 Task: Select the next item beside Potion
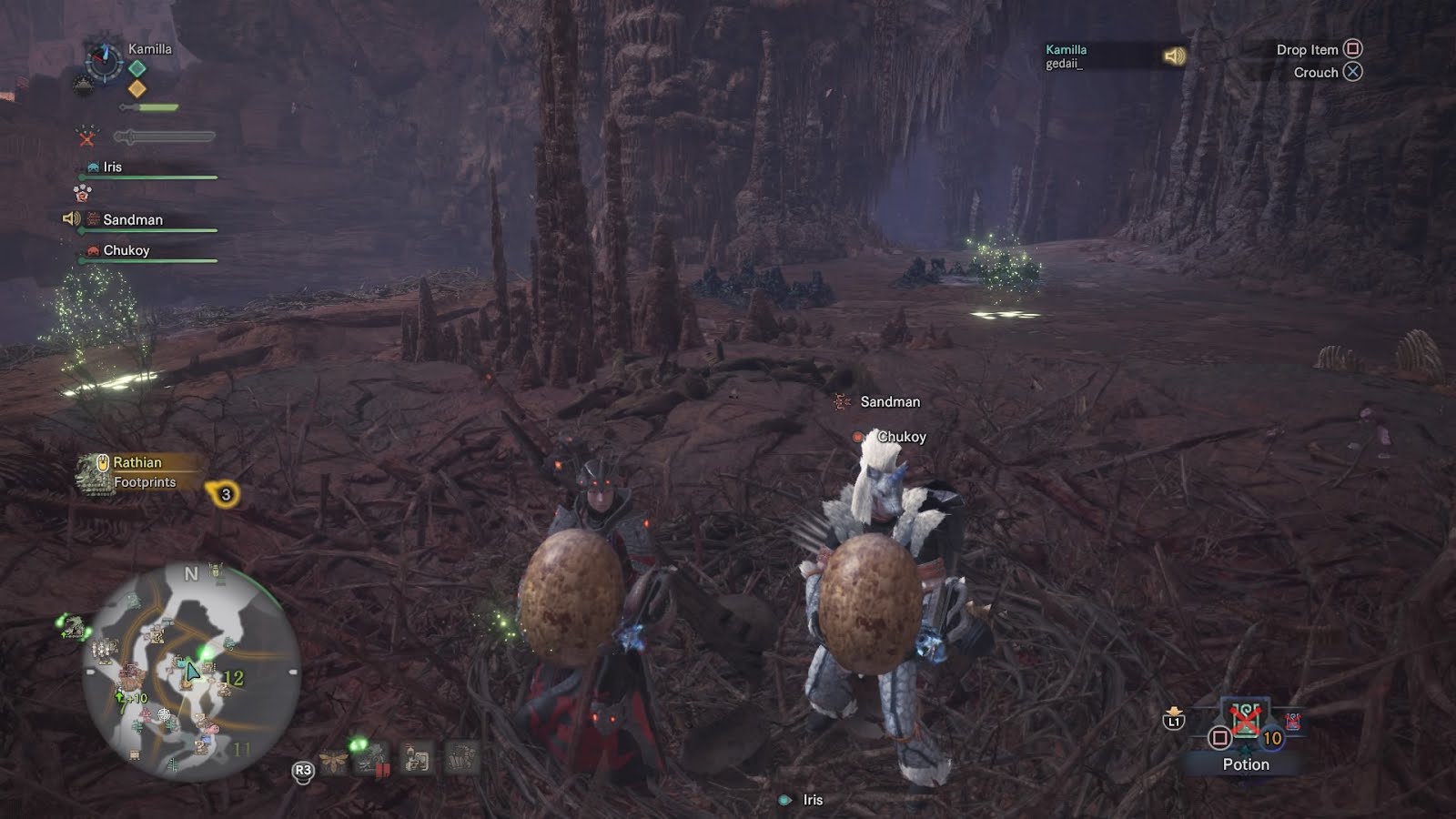click(1292, 722)
